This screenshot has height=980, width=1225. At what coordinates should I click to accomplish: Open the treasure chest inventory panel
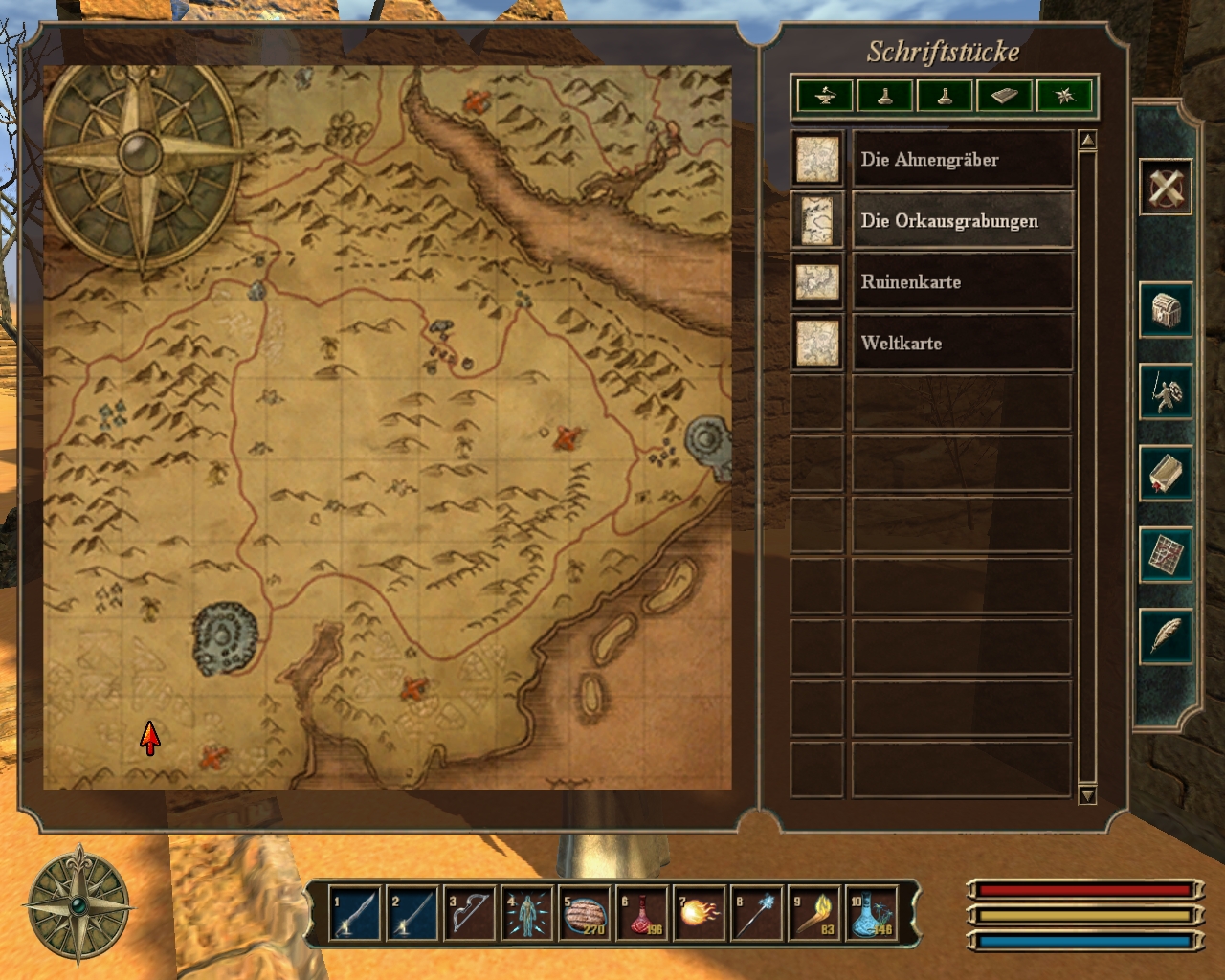1166,310
